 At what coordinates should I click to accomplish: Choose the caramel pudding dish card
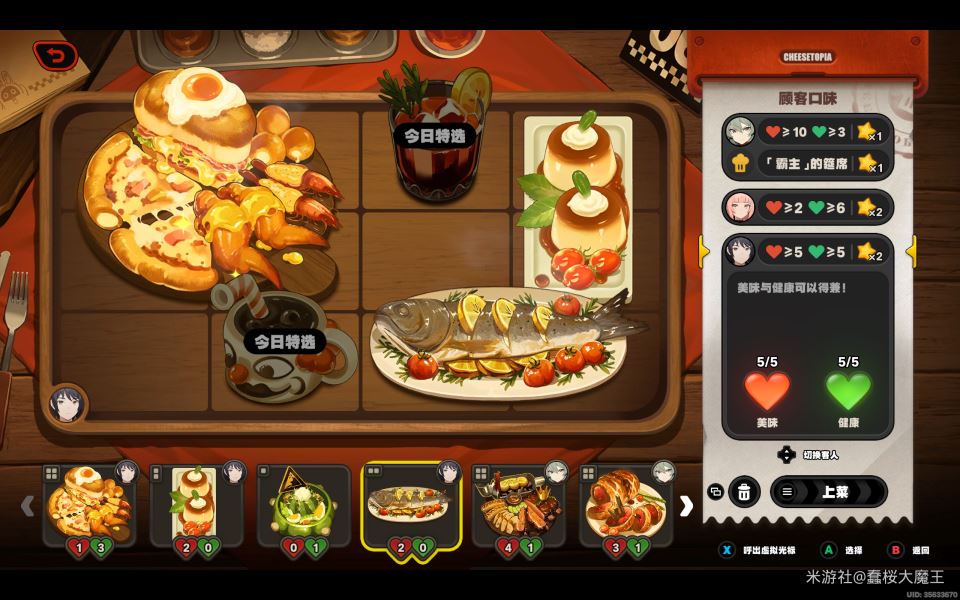pyautogui.click(x=197, y=504)
